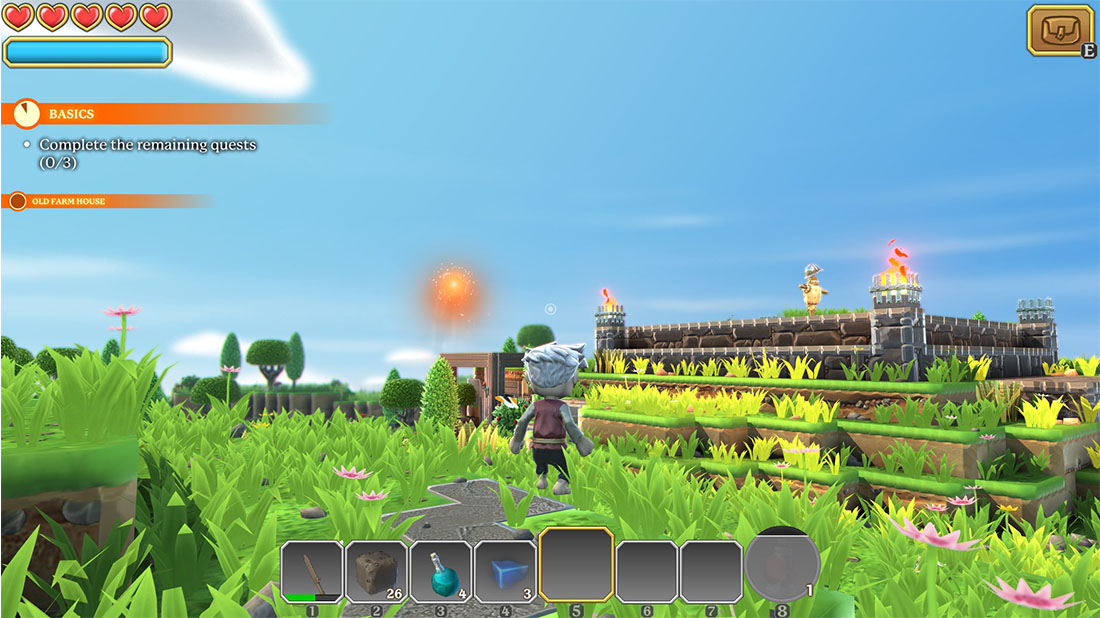Select the wooden sword hotbar slot
This screenshot has height=618, width=1100.
tap(312, 571)
